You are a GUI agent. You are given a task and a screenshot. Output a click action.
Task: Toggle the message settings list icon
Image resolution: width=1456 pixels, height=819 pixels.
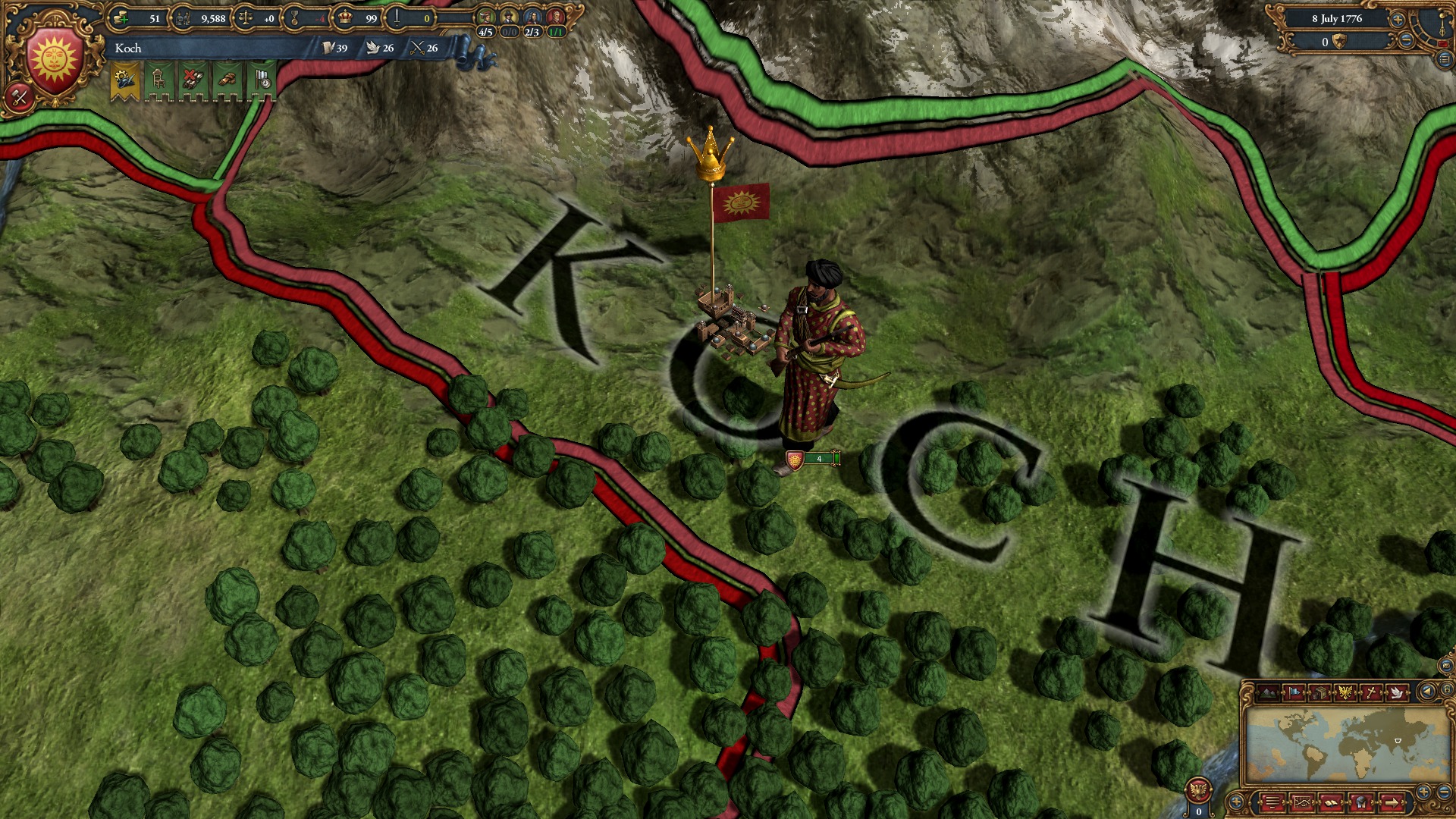tap(1271, 803)
